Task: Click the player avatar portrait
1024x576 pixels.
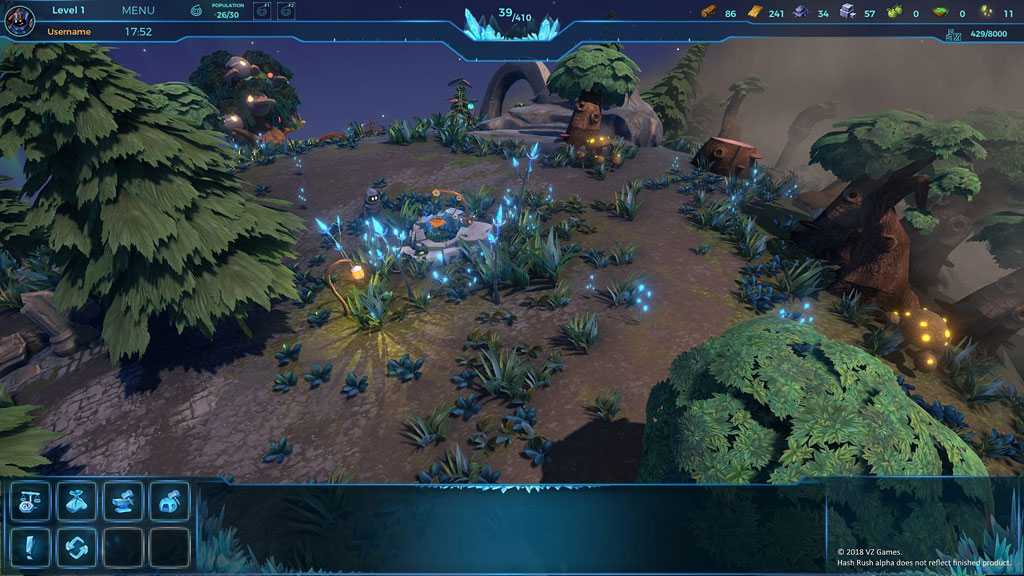Action: [19, 19]
